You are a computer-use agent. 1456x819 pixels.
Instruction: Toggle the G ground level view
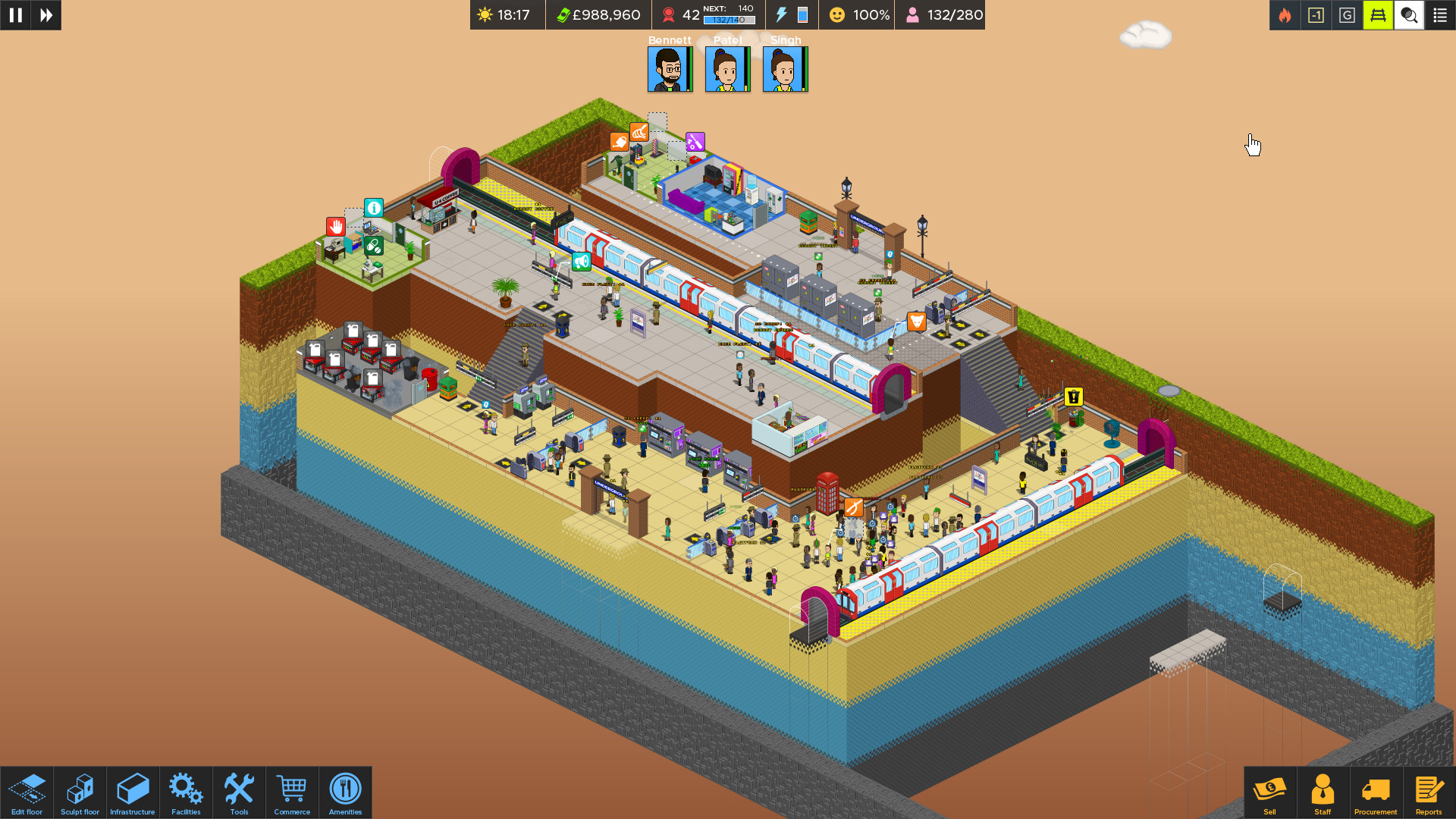coord(1347,15)
